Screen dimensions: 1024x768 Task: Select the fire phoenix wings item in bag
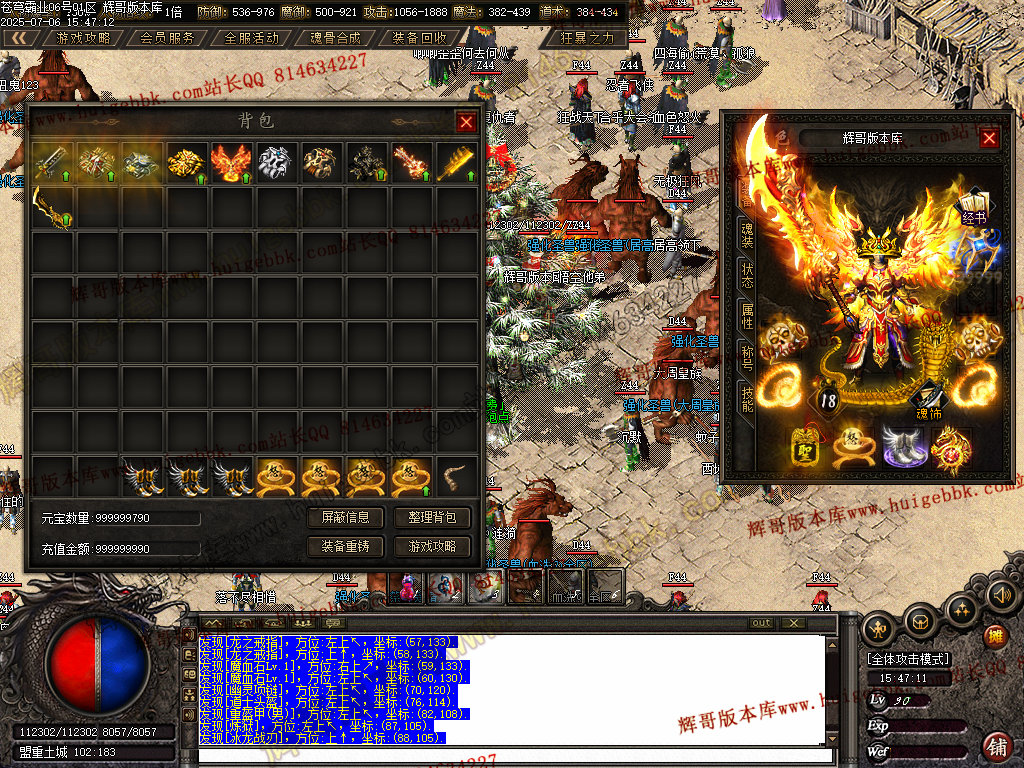[230, 163]
